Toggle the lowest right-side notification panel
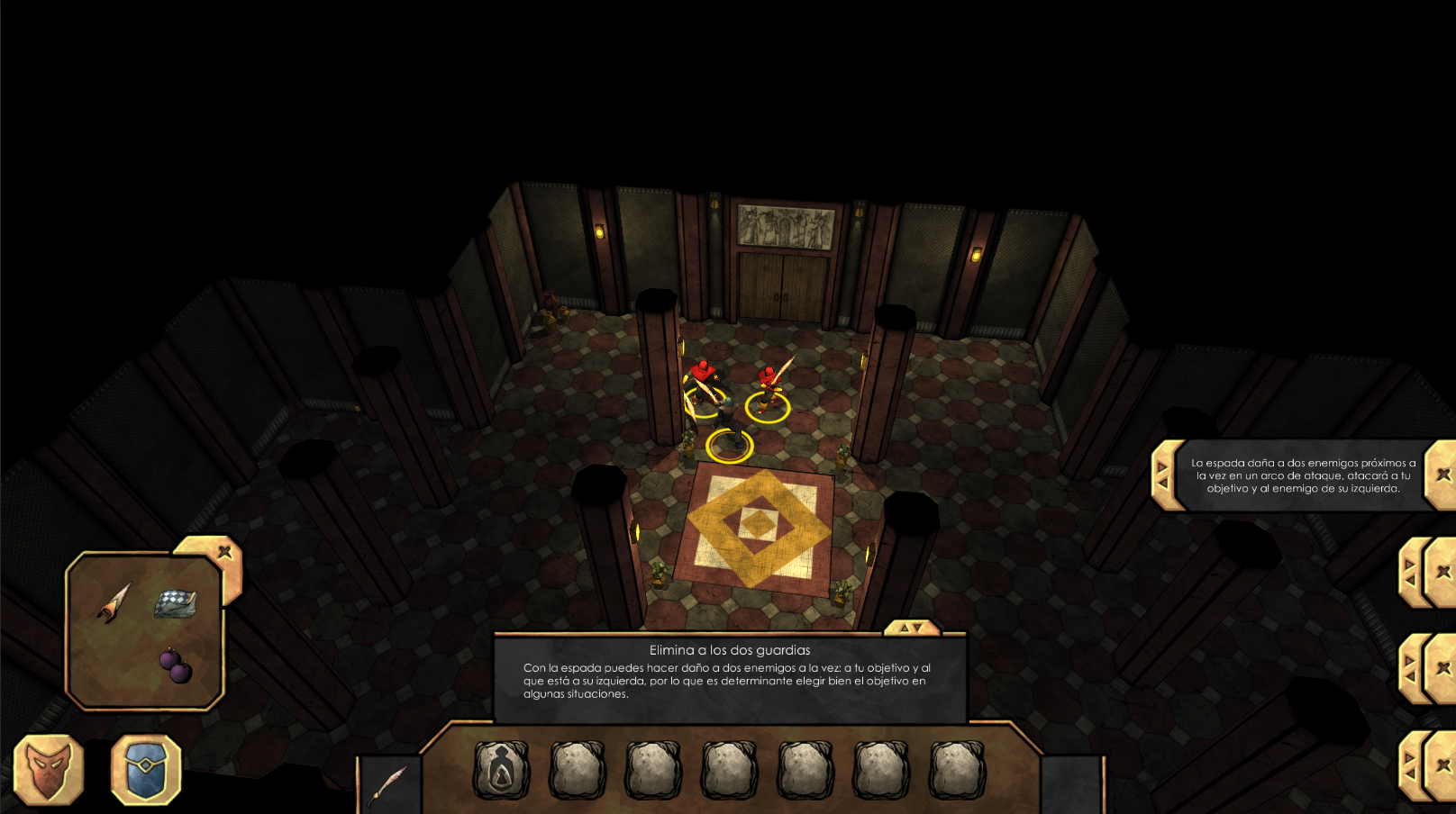The width and height of the screenshot is (1456, 814). click(1411, 764)
